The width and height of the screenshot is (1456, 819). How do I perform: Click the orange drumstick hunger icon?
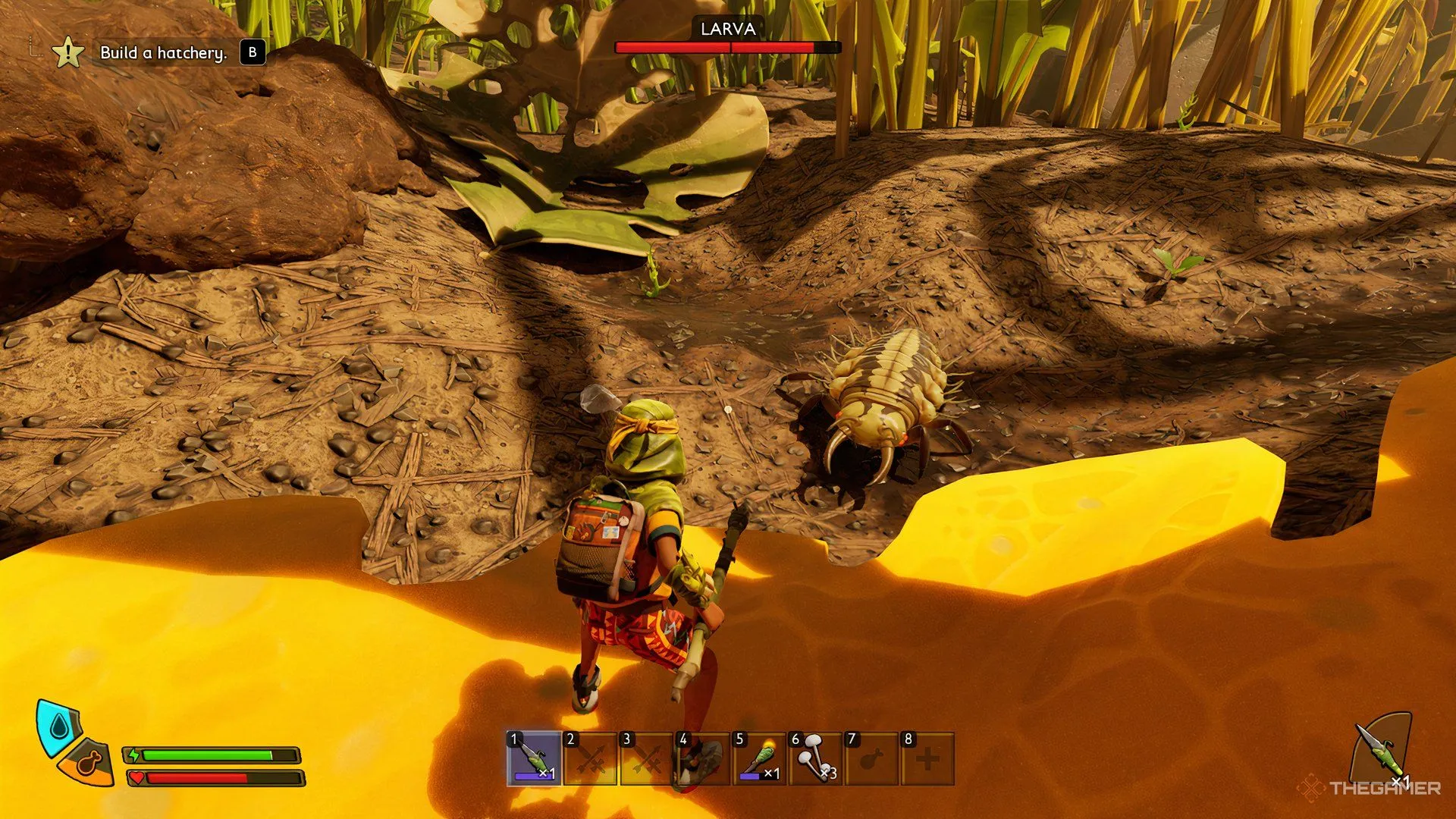tap(90, 763)
